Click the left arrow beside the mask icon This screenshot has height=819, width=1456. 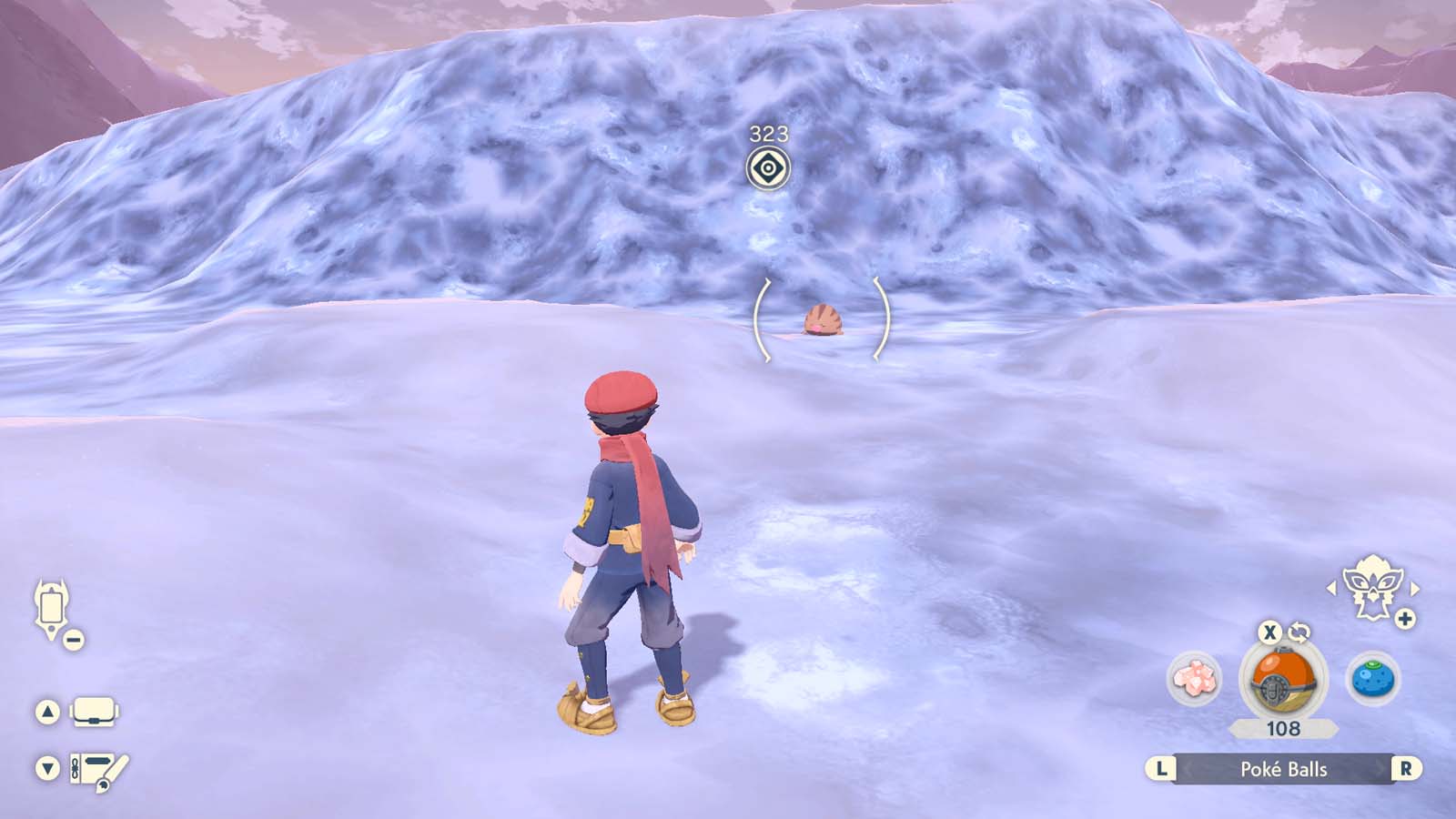pos(1331,587)
